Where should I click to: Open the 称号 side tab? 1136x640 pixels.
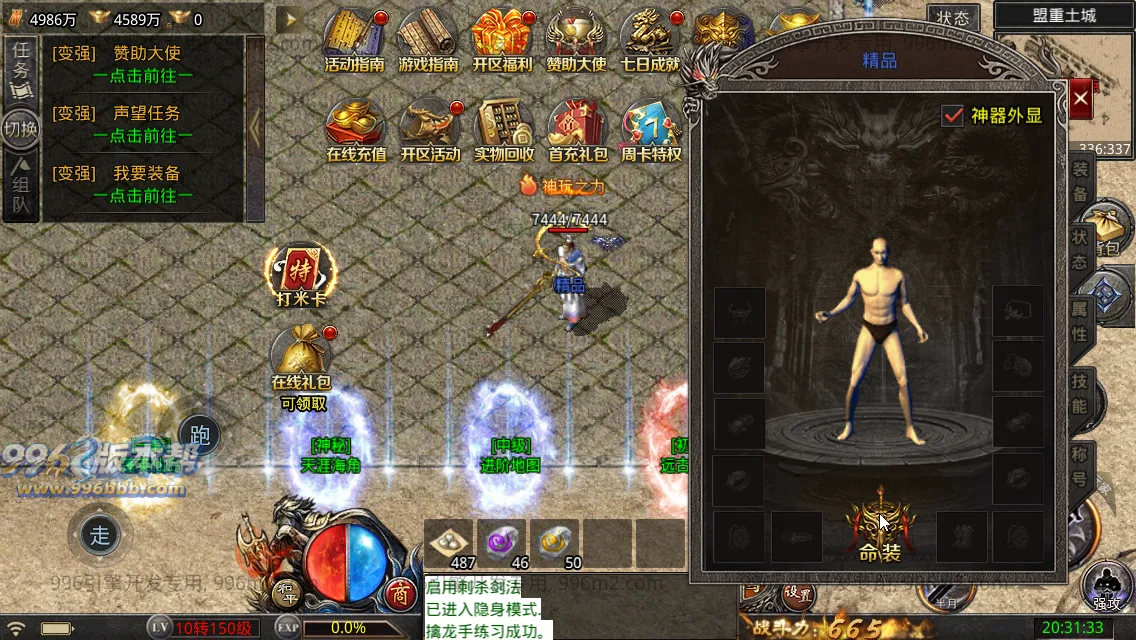(x=1080, y=466)
